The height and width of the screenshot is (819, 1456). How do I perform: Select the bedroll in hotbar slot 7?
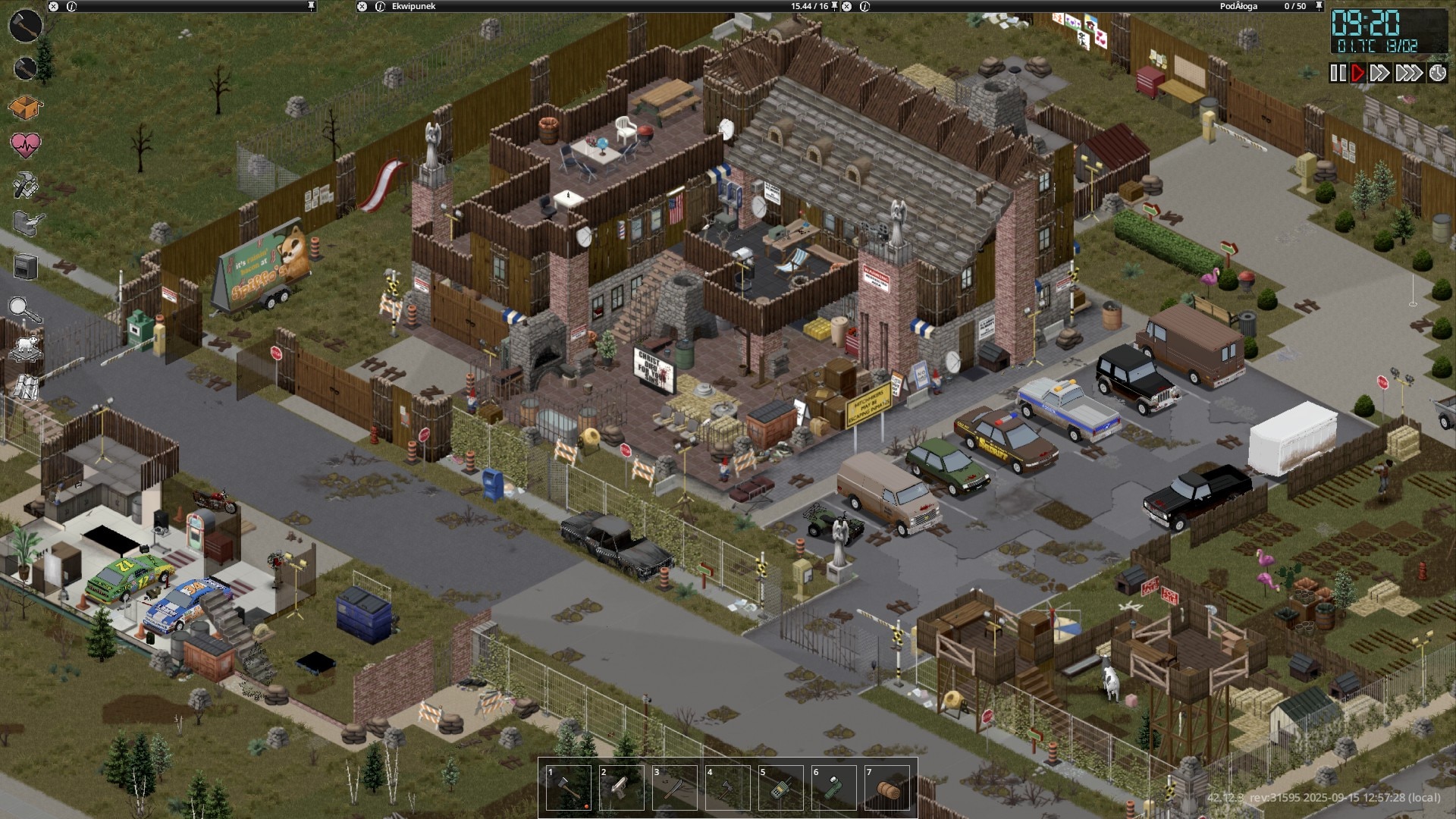887,789
